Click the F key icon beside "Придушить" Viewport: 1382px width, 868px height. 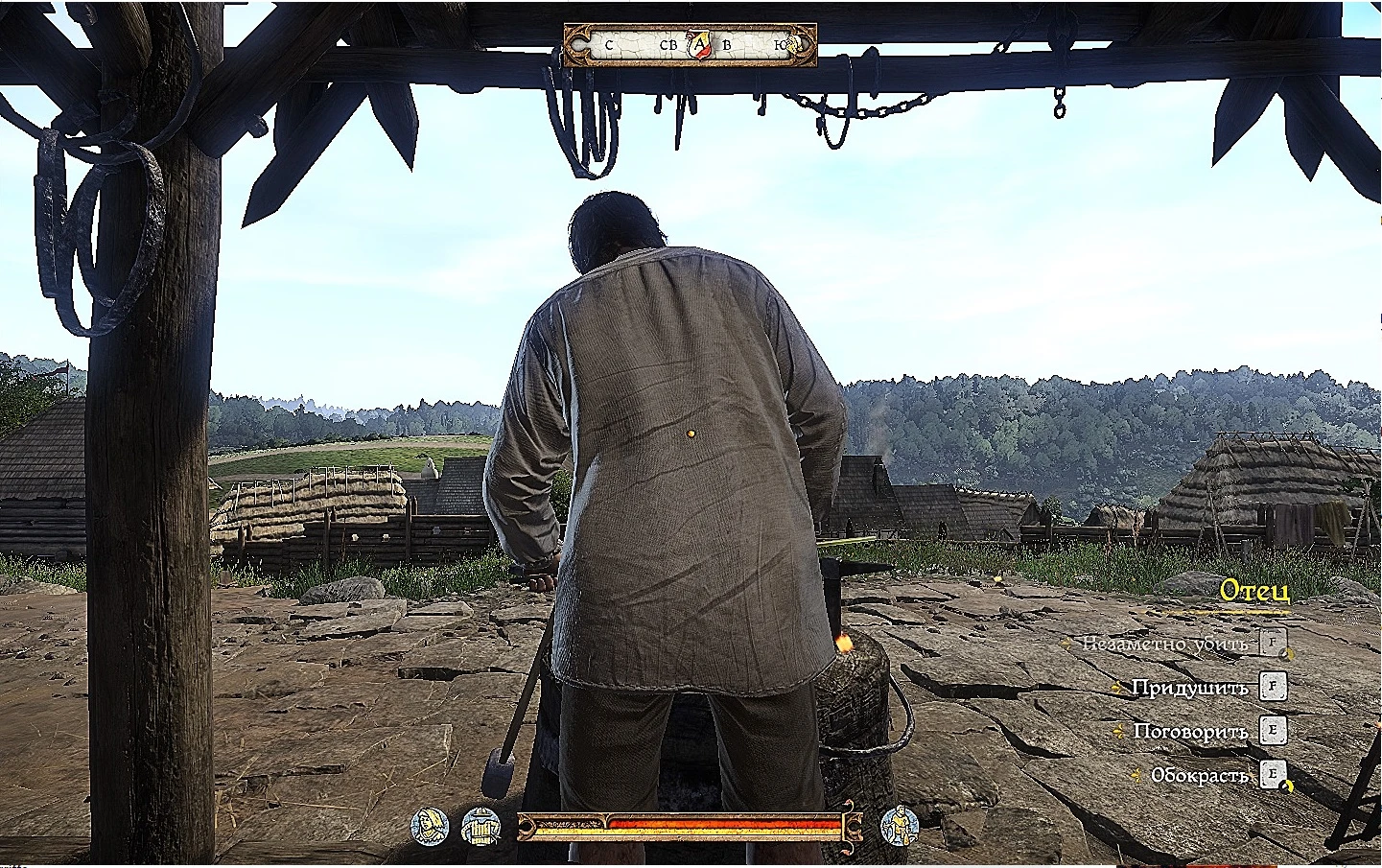tap(1274, 688)
